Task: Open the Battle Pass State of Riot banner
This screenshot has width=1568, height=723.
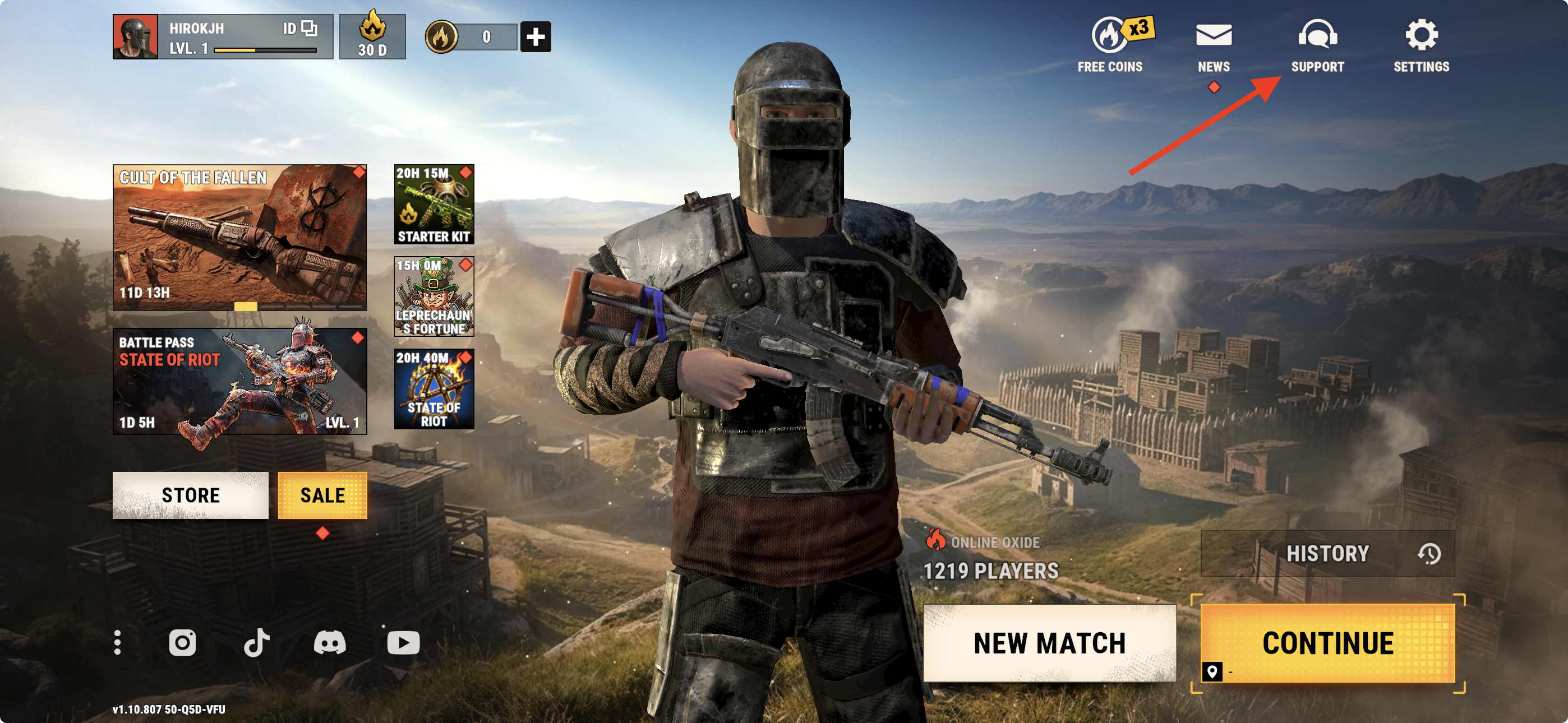Action: click(240, 381)
